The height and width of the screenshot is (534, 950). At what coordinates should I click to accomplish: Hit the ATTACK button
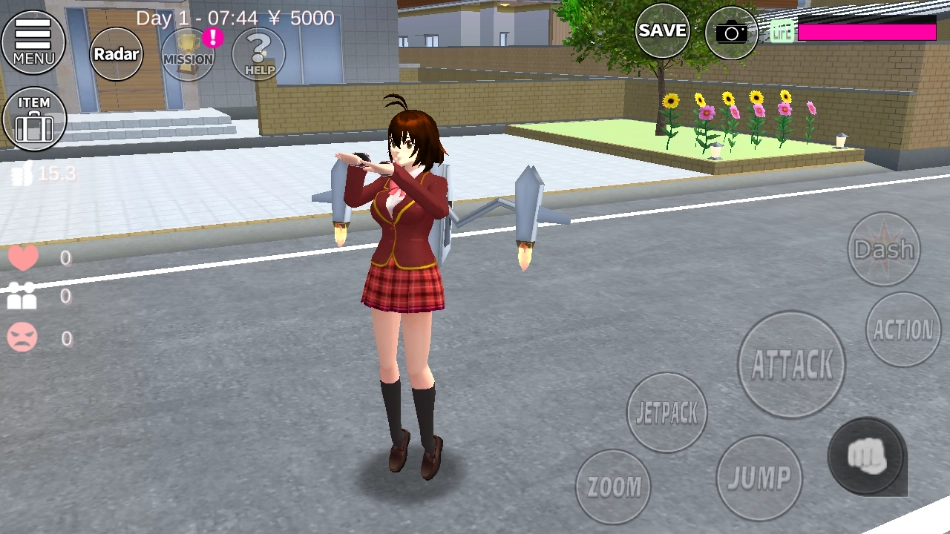pyautogui.click(x=791, y=365)
